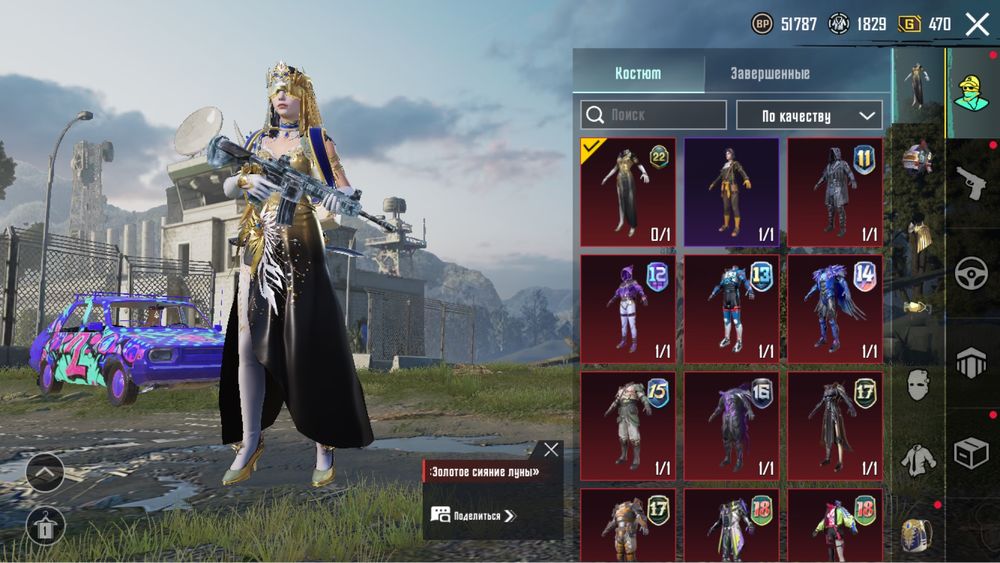
Task: Pick the purple costume with badge 12
Action: pyautogui.click(x=628, y=308)
